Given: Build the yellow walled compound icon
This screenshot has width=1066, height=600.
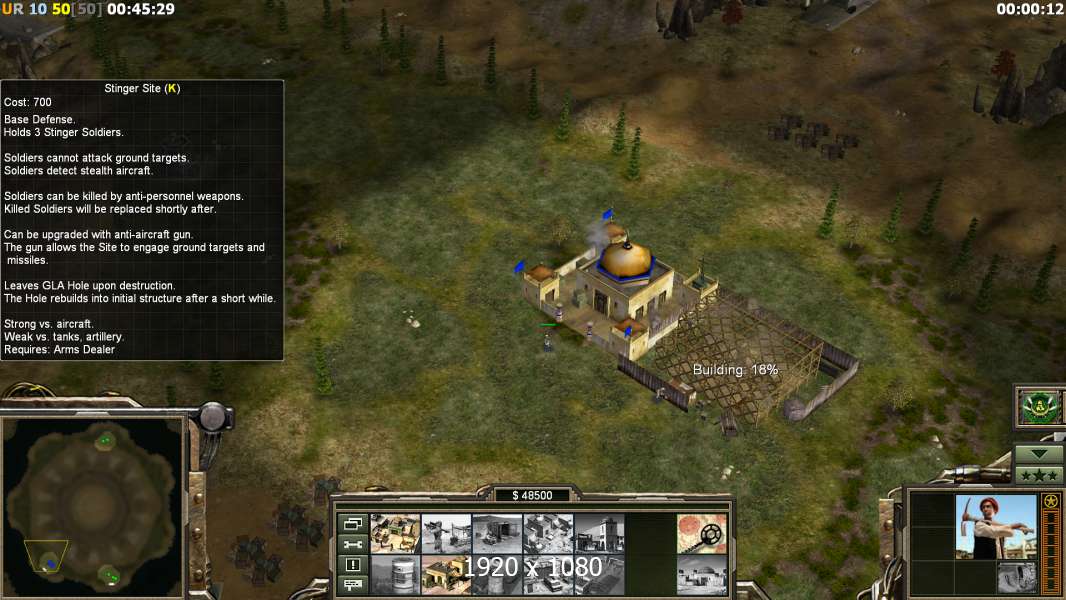Looking at the screenshot, I should [x=446, y=575].
